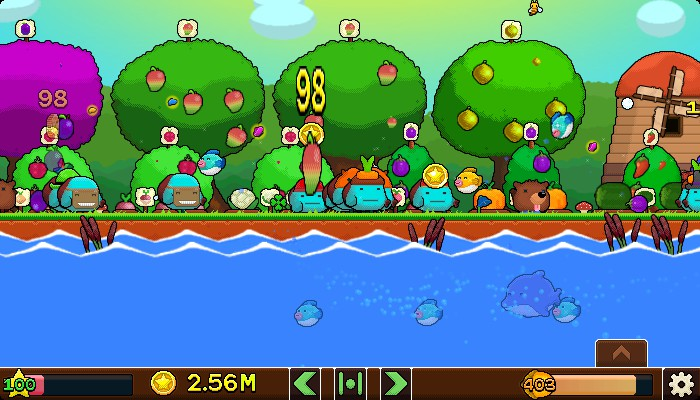Expand the panel with the up-chevron tab

(x=621, y=353)
